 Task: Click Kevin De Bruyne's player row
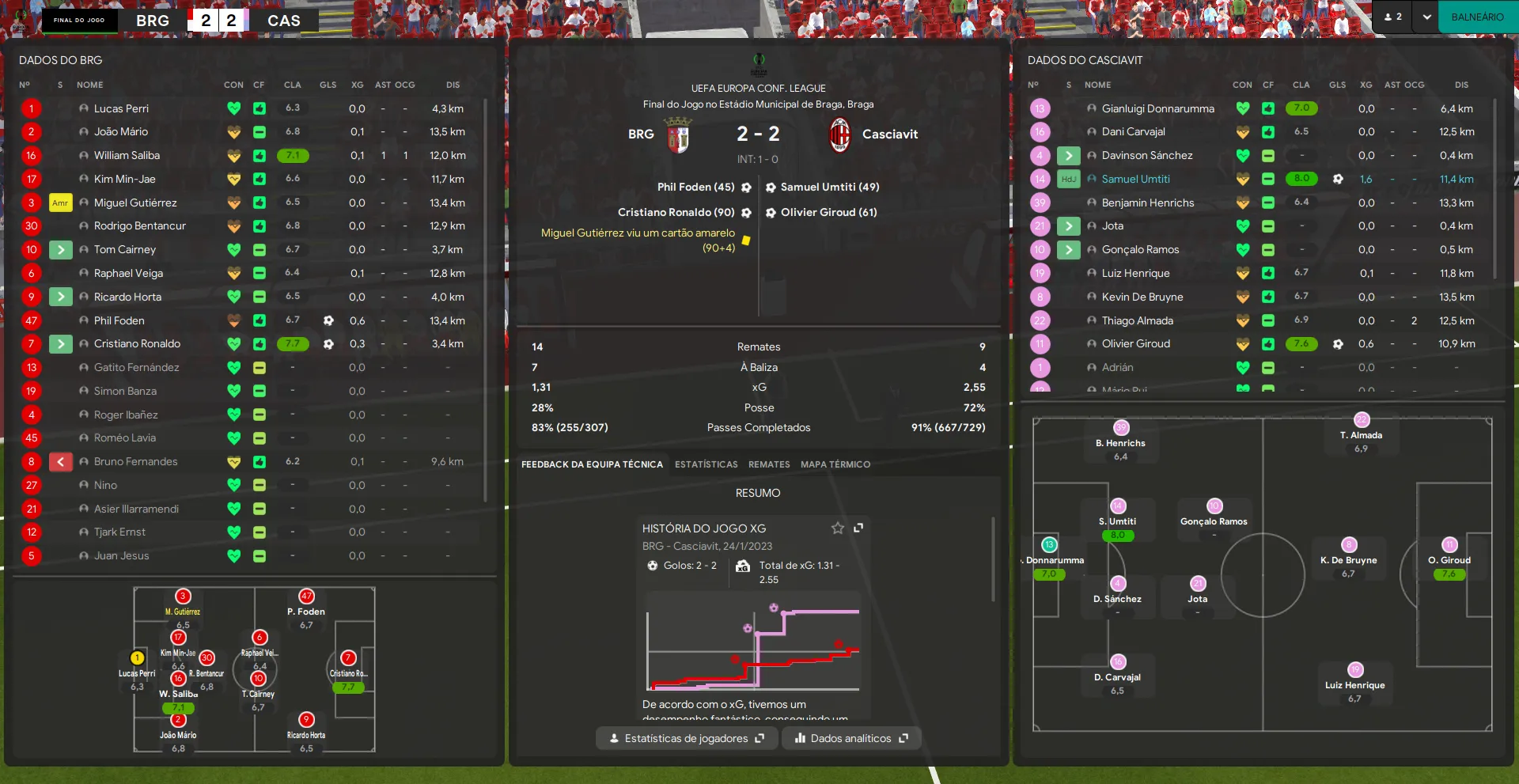coord(1142,297)
